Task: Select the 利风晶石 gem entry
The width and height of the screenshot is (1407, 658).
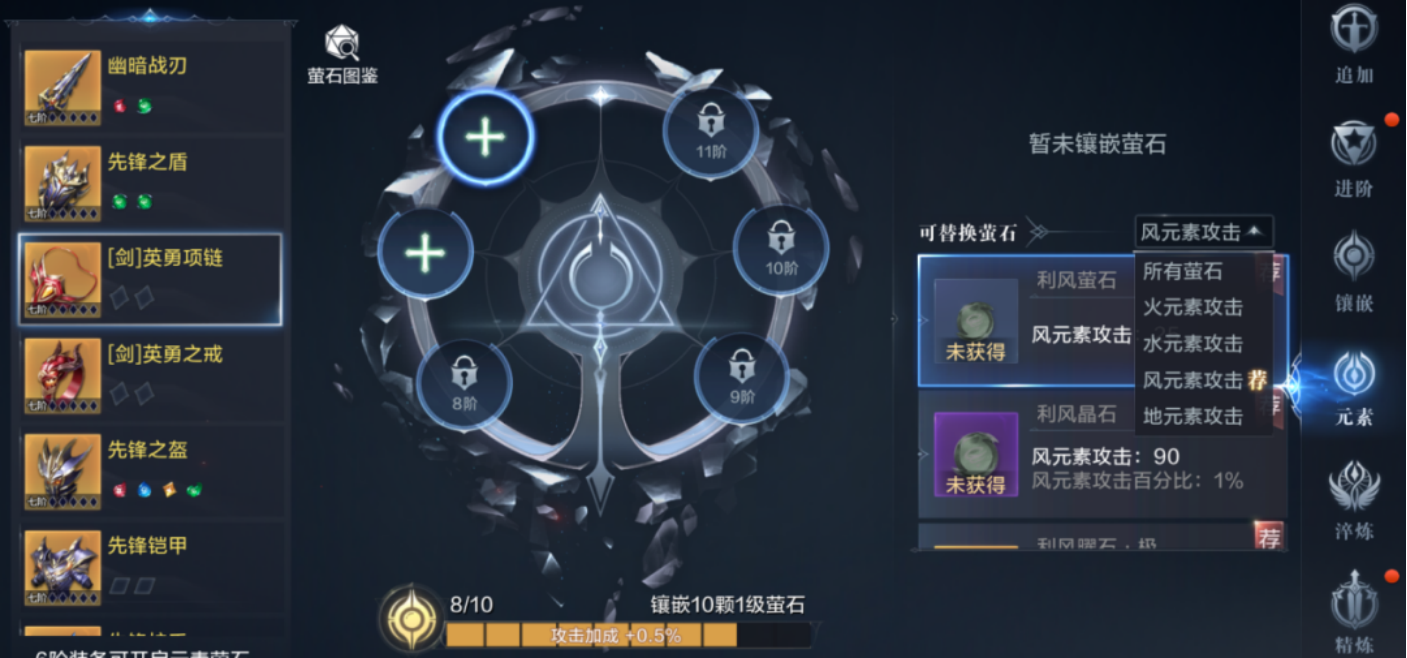Action: click(1100, 455)
